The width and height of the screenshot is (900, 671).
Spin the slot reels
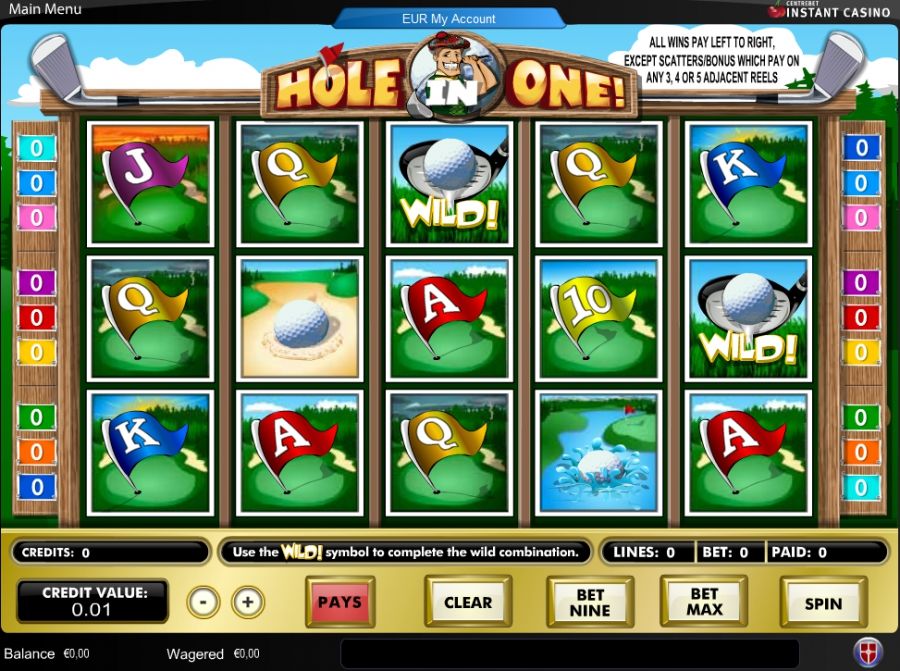tap(823, 603)
